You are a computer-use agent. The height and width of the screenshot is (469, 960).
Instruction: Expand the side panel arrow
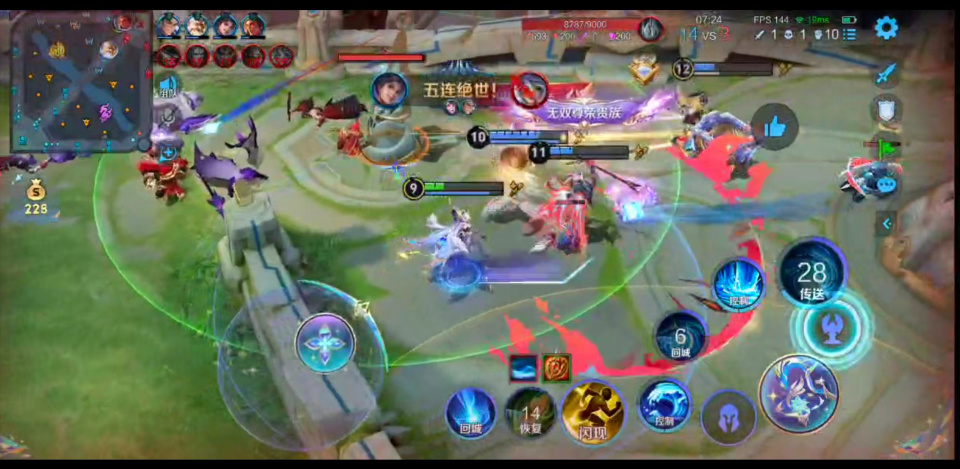(x=885, y=223)
